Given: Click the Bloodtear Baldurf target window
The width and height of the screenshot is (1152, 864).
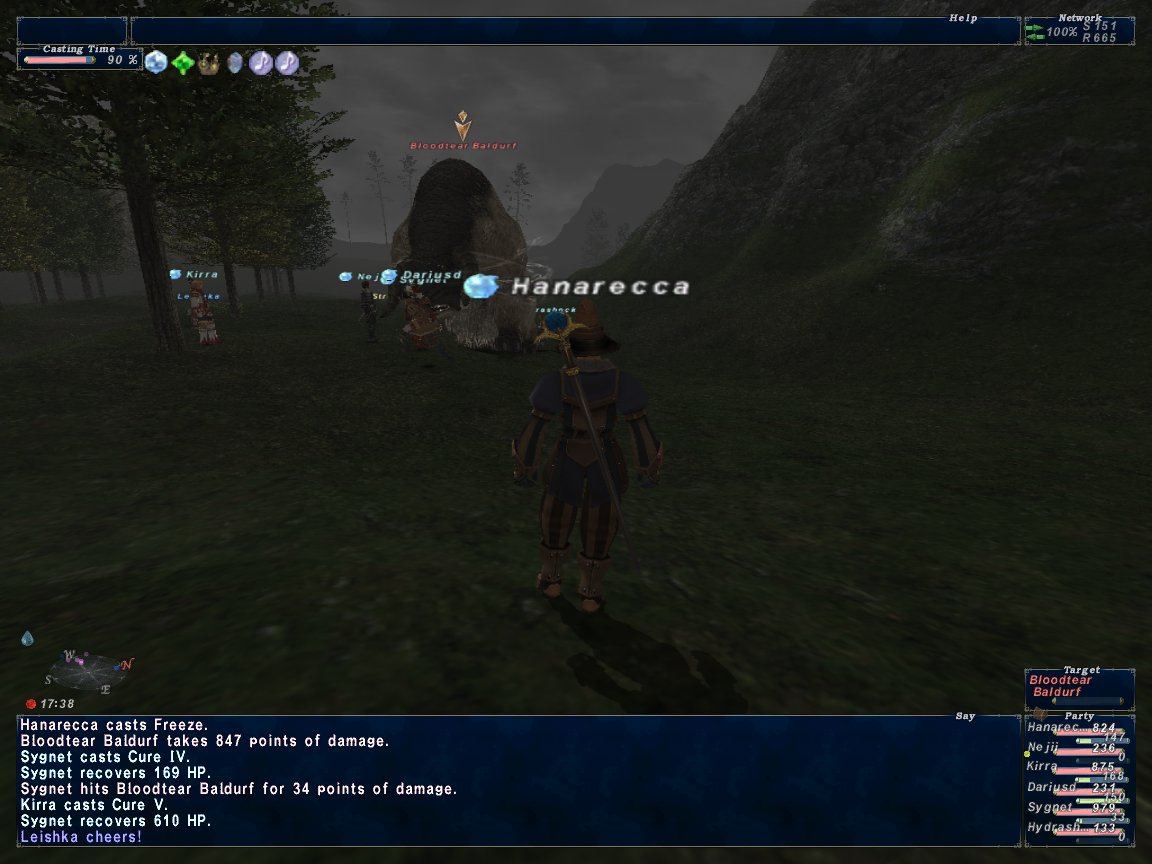Looking at the screenshot, I should (x=1079, y=688).
